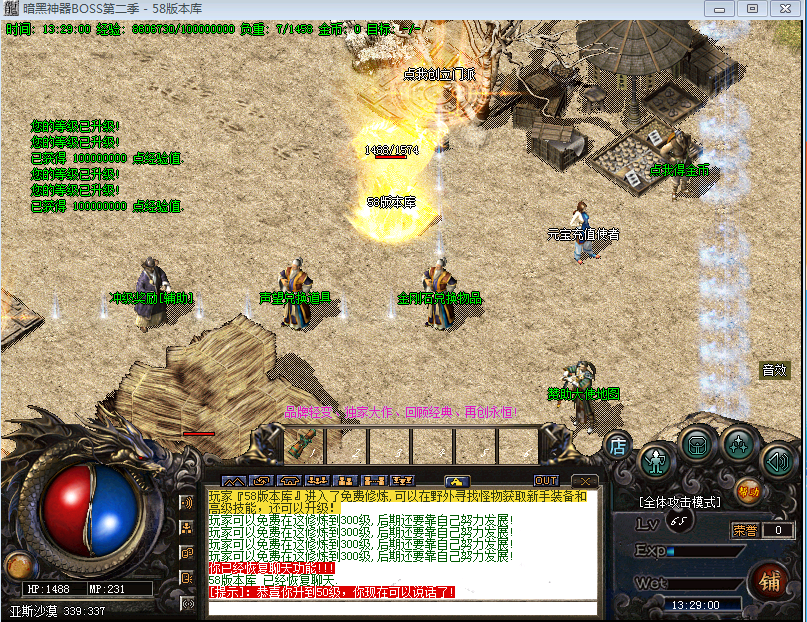Viewport: 807px width, 622px height.
Task: Click the orange 帮助 help button
Action: [747, 490]
